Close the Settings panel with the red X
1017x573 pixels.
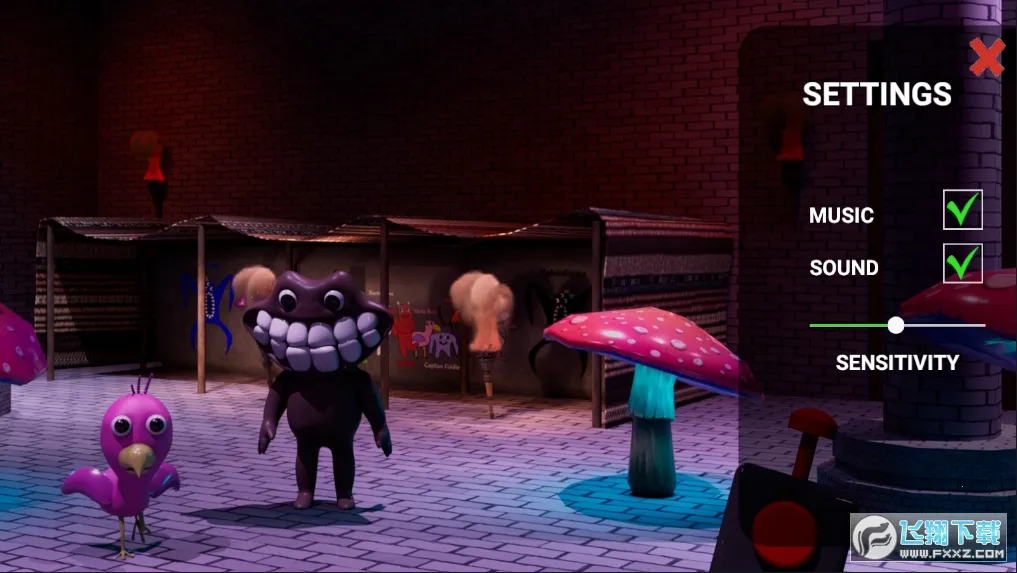coord(986,58)
